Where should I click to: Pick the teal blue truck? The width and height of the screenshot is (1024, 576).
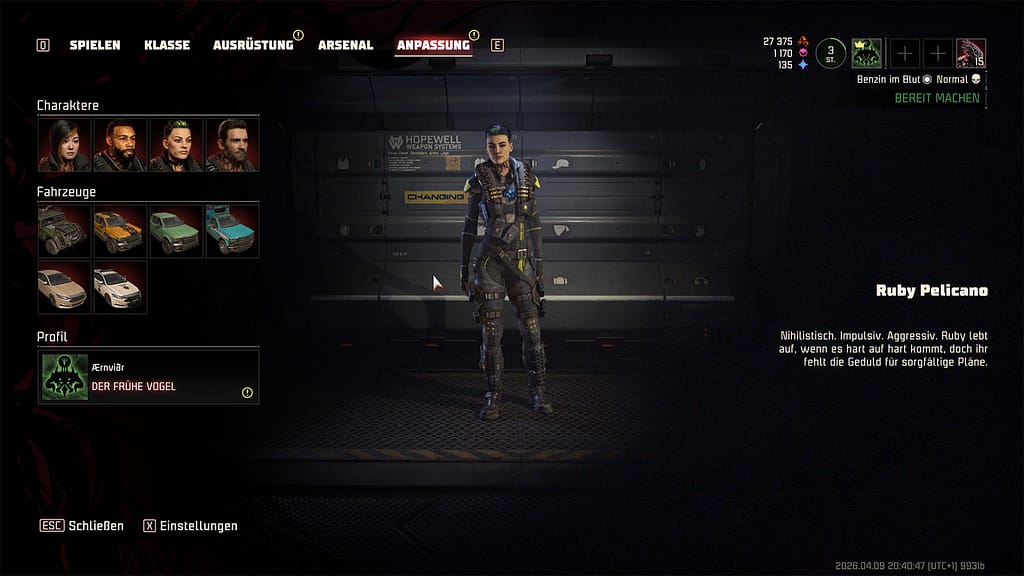232,231
